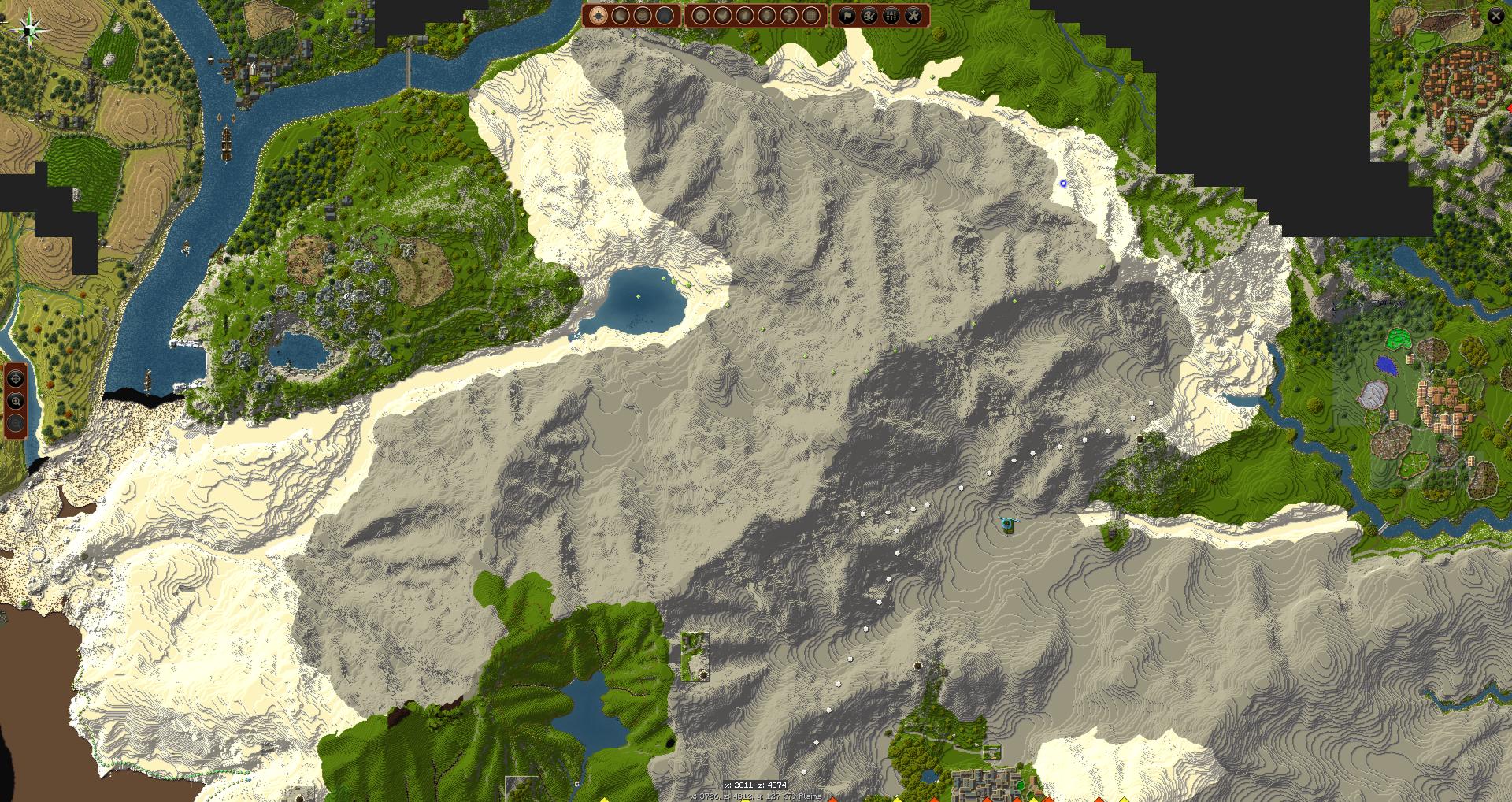Switch to the moon night-map mode
The image size is (1512, 802).
coord(621,16)
